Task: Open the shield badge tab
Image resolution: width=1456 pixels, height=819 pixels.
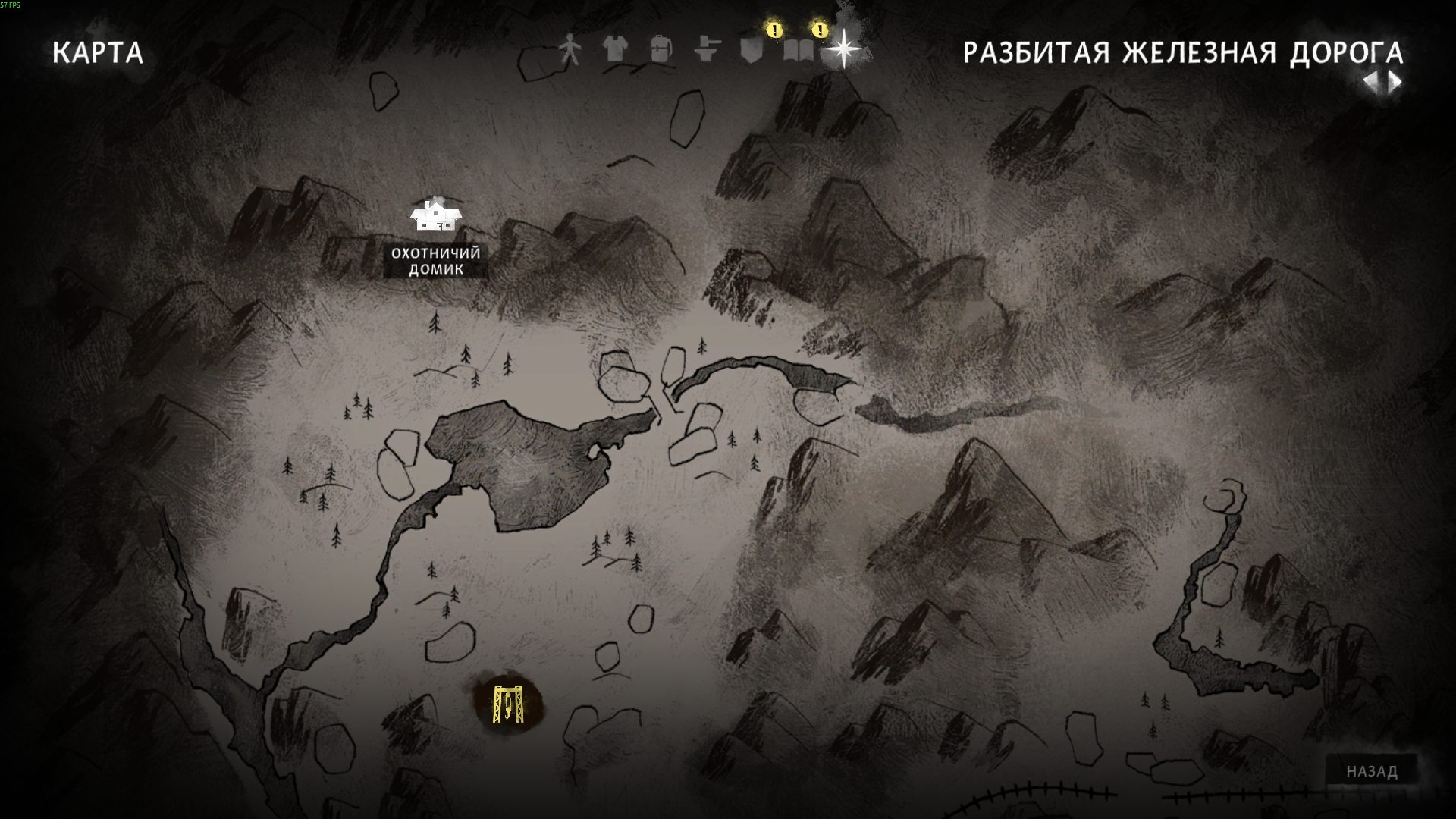Action: pos(751,50)
